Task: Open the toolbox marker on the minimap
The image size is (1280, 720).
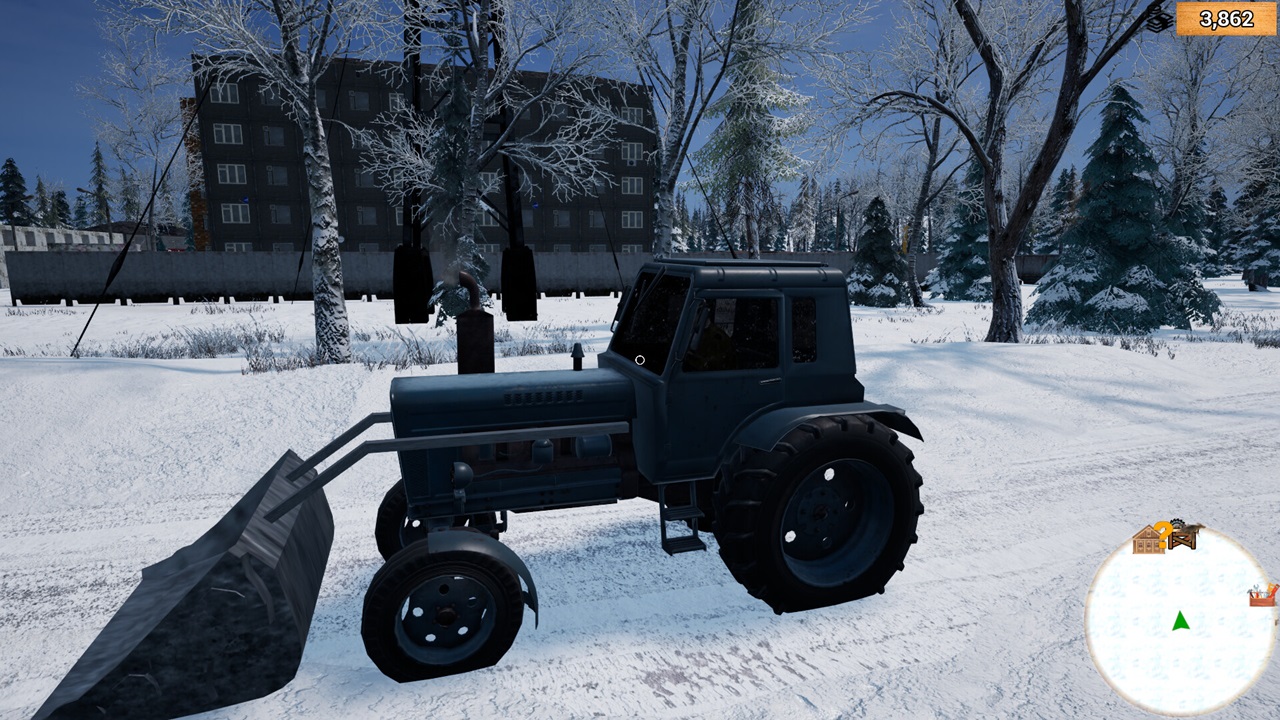Action: pos(1261,596)
